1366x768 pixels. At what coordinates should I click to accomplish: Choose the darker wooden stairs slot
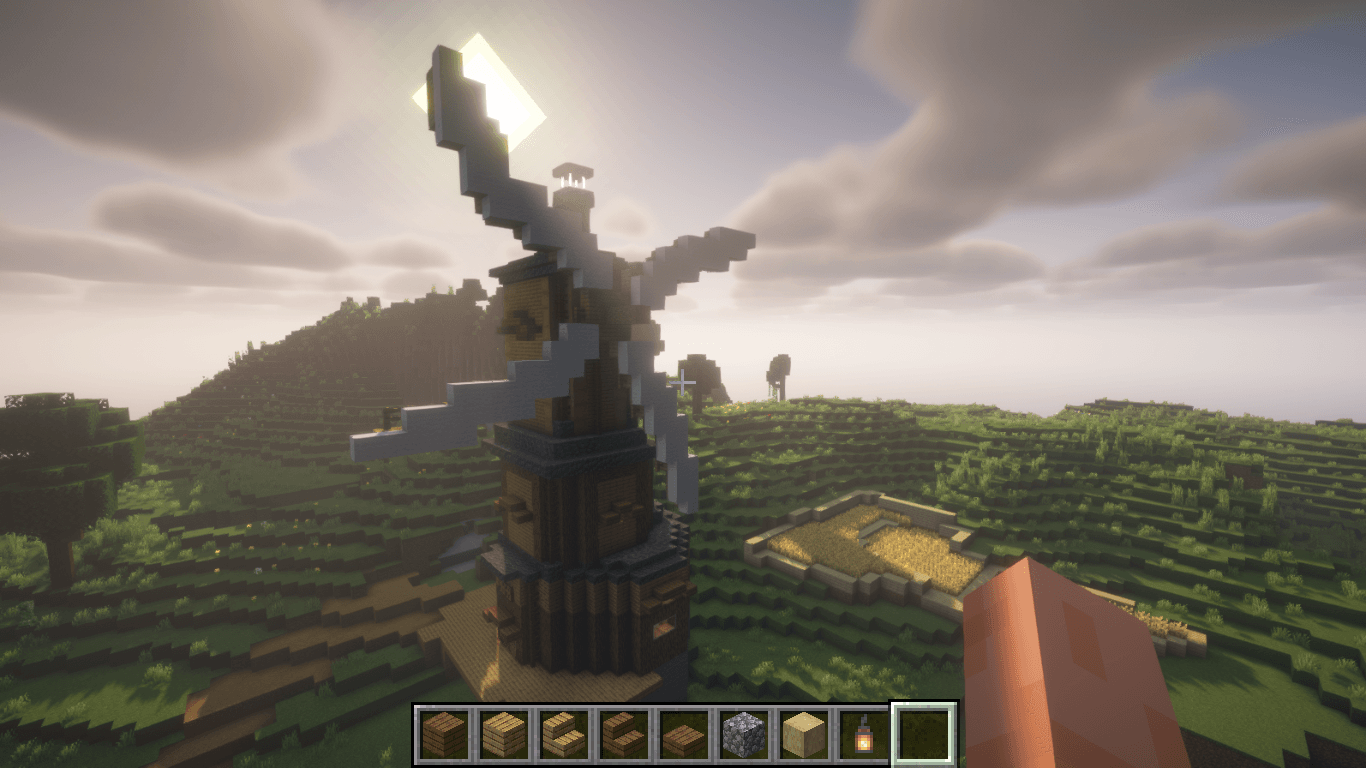coord(624,734)
